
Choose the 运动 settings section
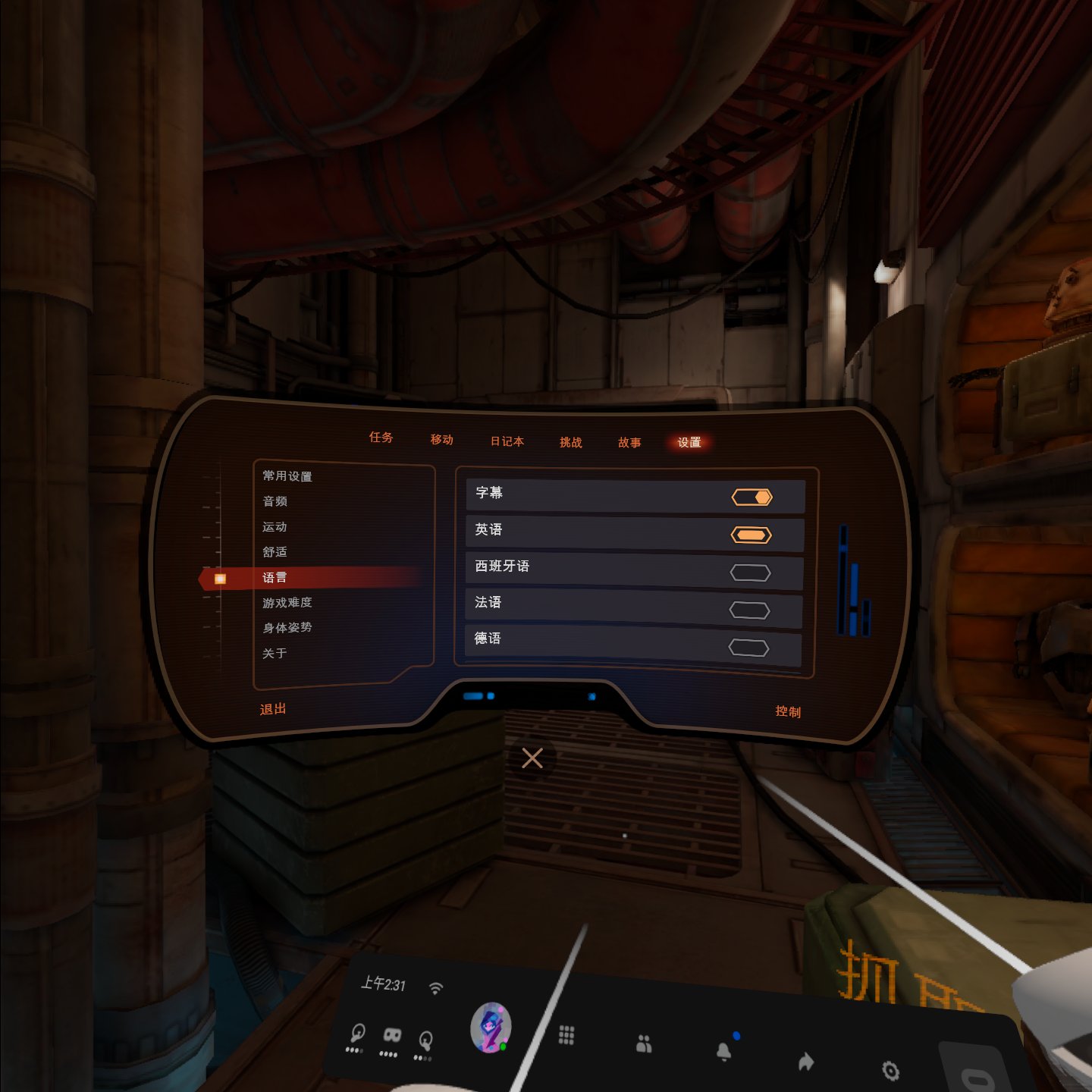(x=275, y=527)
